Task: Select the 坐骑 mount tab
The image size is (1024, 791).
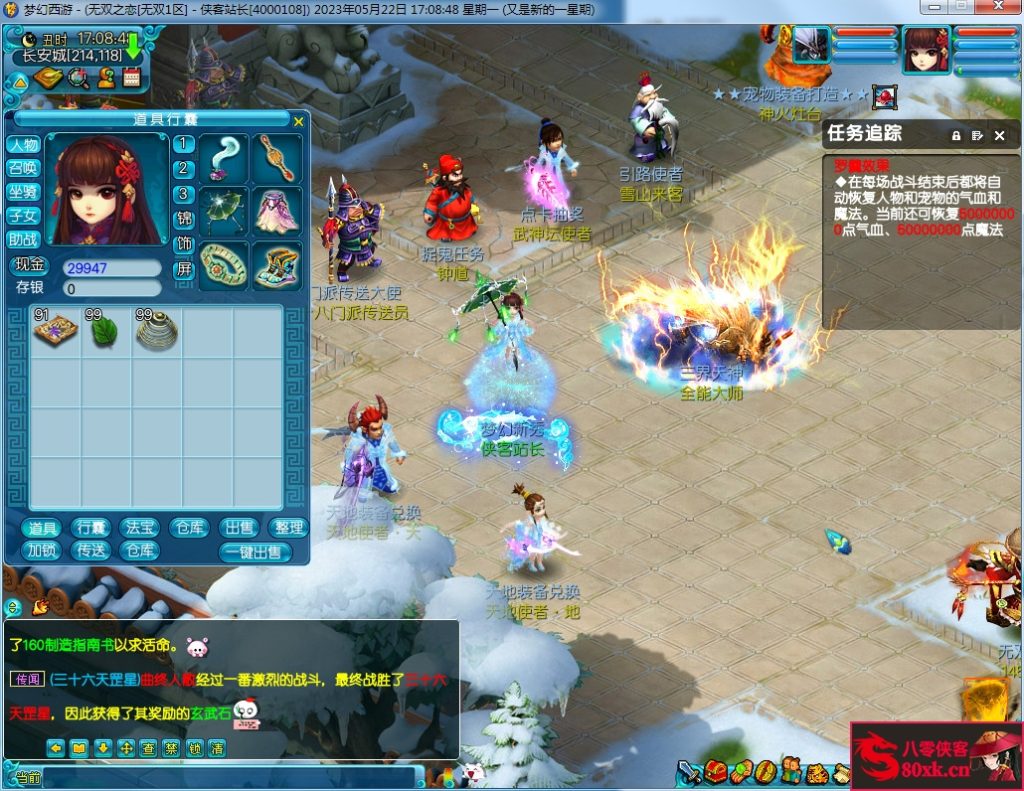Action: (x=23, y=192)
